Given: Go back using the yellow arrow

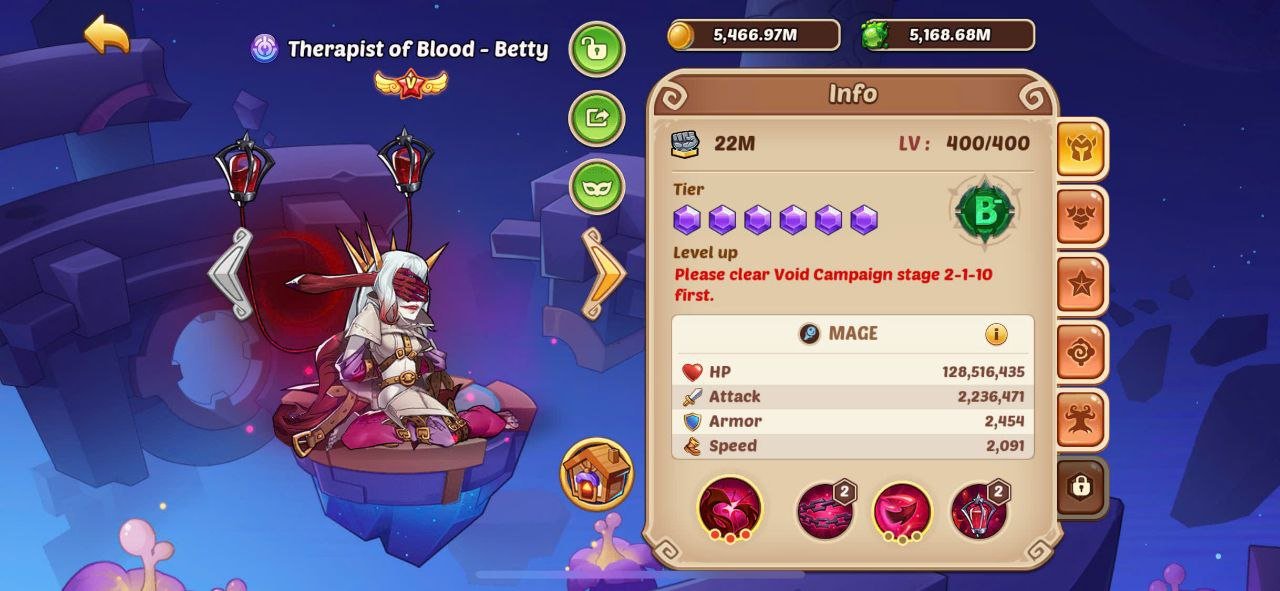Looking at the screenshot, I should [x=107, y=36].
